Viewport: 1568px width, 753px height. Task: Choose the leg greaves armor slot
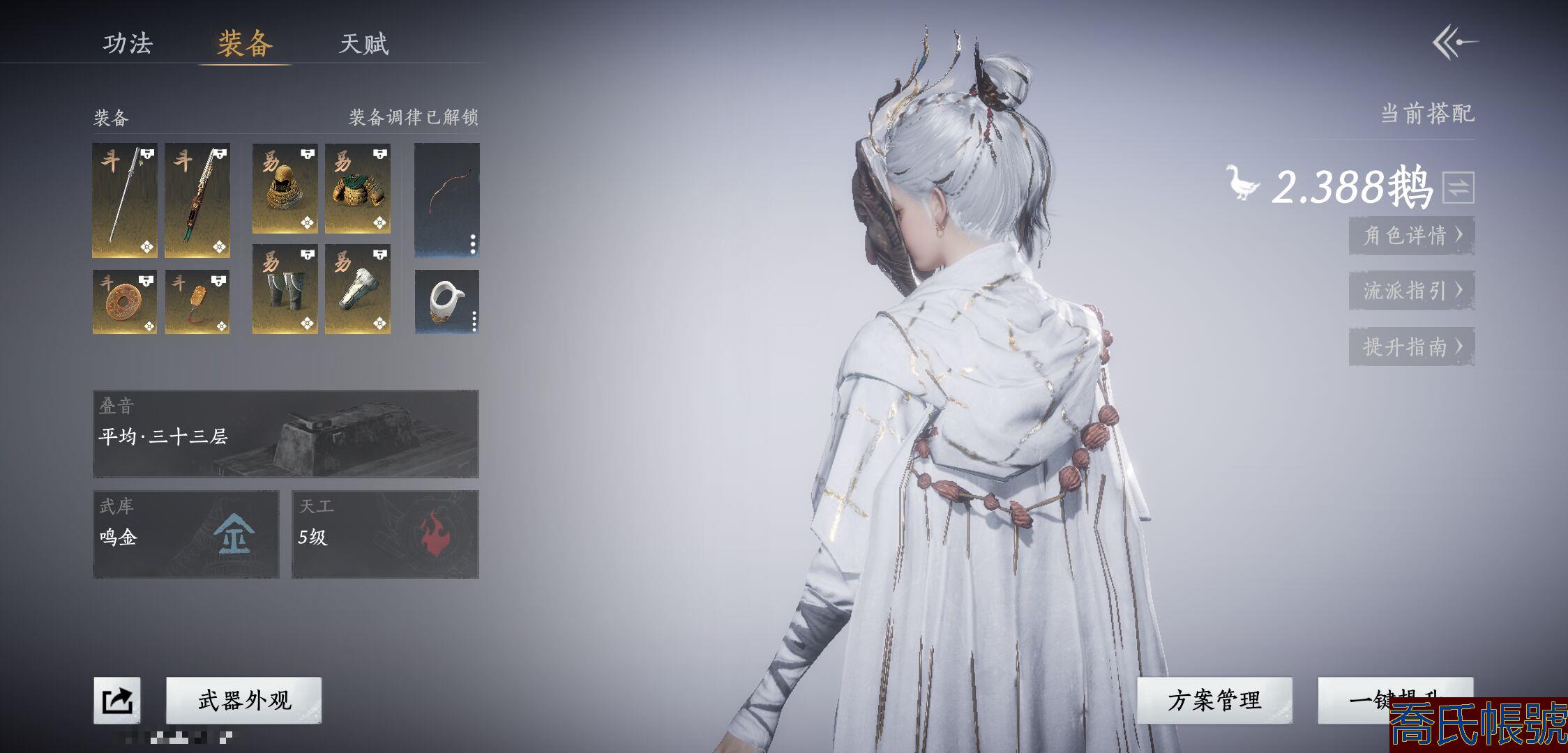click(285, 289)
